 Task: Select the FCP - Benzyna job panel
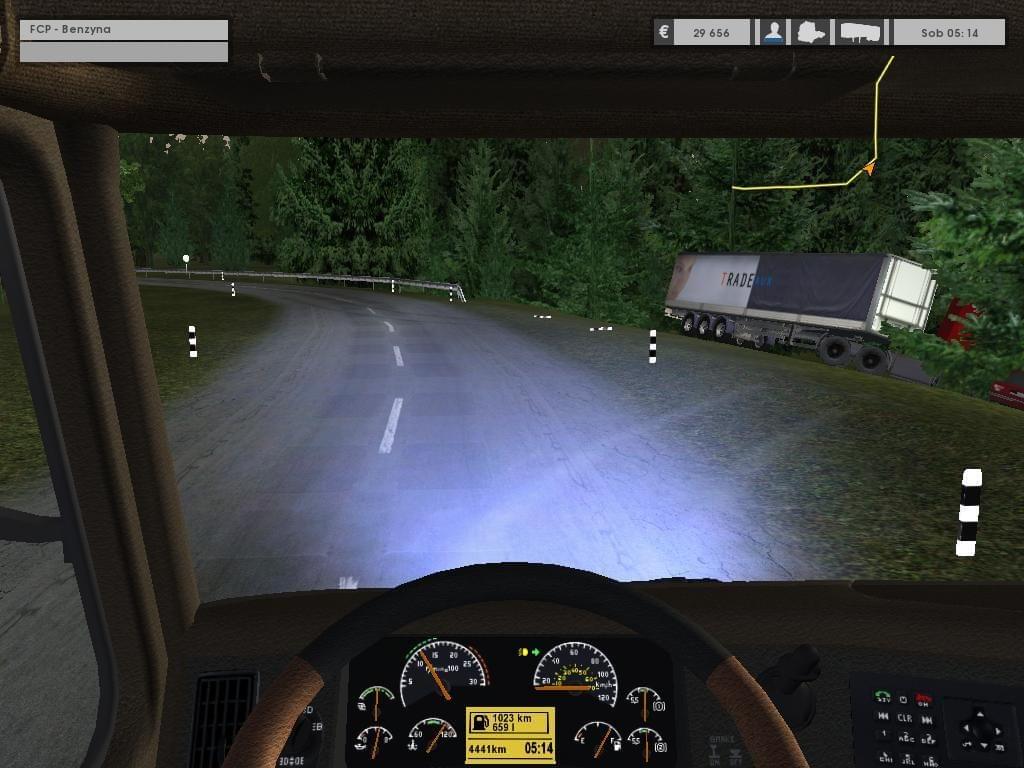click(x=124, y=30)
